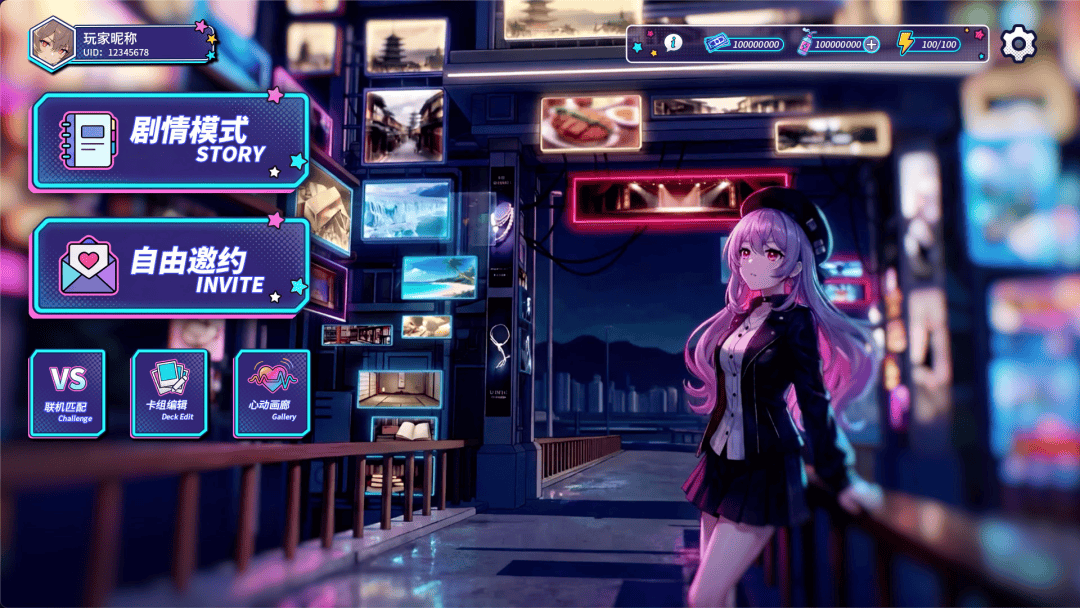The width and height of the screenshot is (1080, 608).
Task: Open the heart Gallery
Action: pyautogui.click(x=272, y=393)
